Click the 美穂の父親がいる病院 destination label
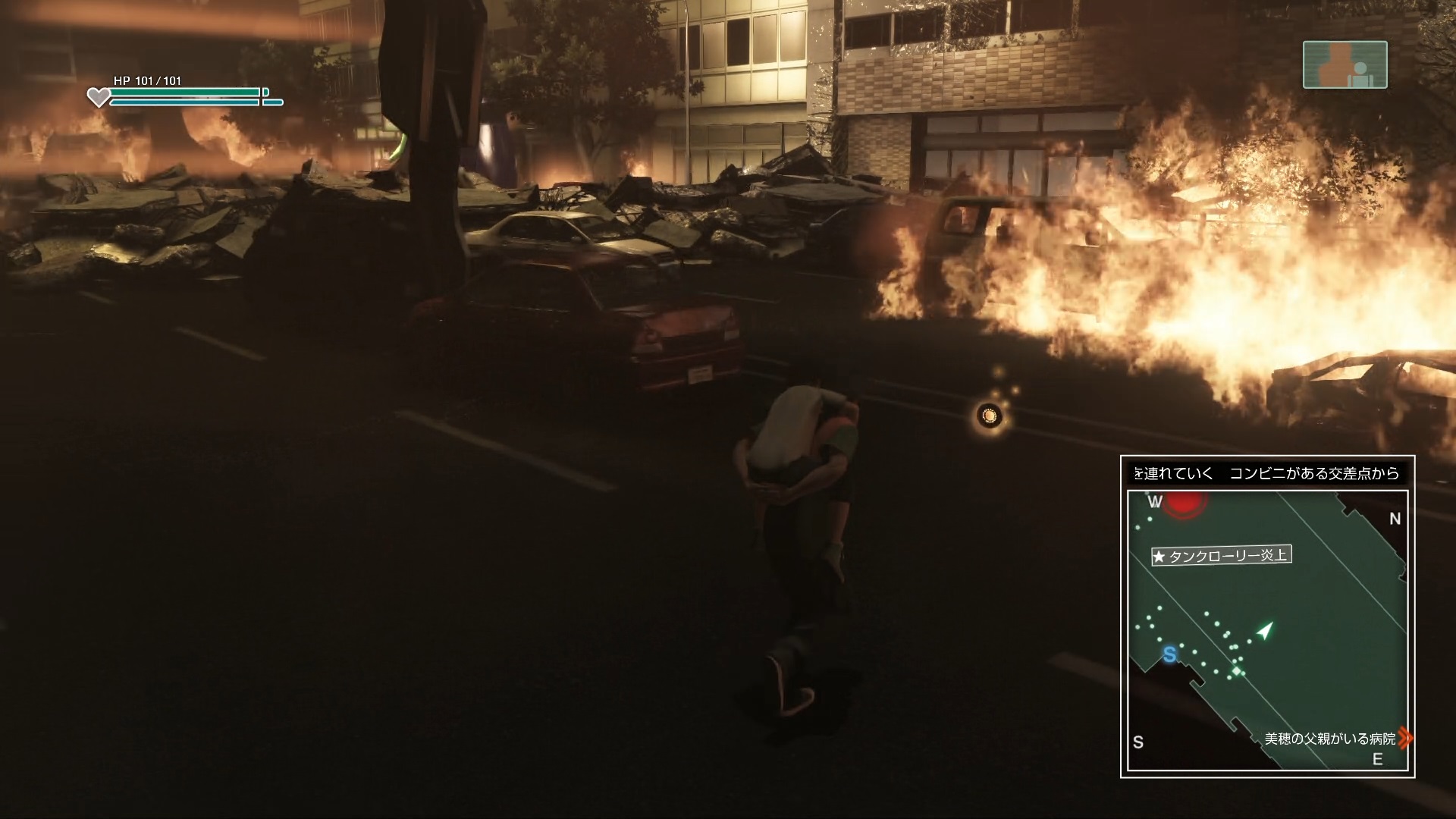1456x819 pixels. tap(1330, 738)
